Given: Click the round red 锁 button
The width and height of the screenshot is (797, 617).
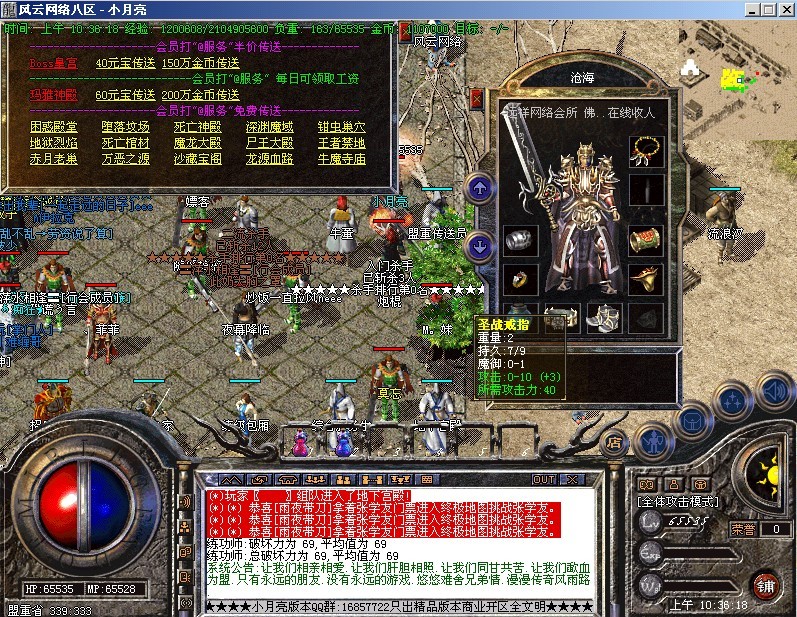Looking at the screenshot, I should [767, 584].
